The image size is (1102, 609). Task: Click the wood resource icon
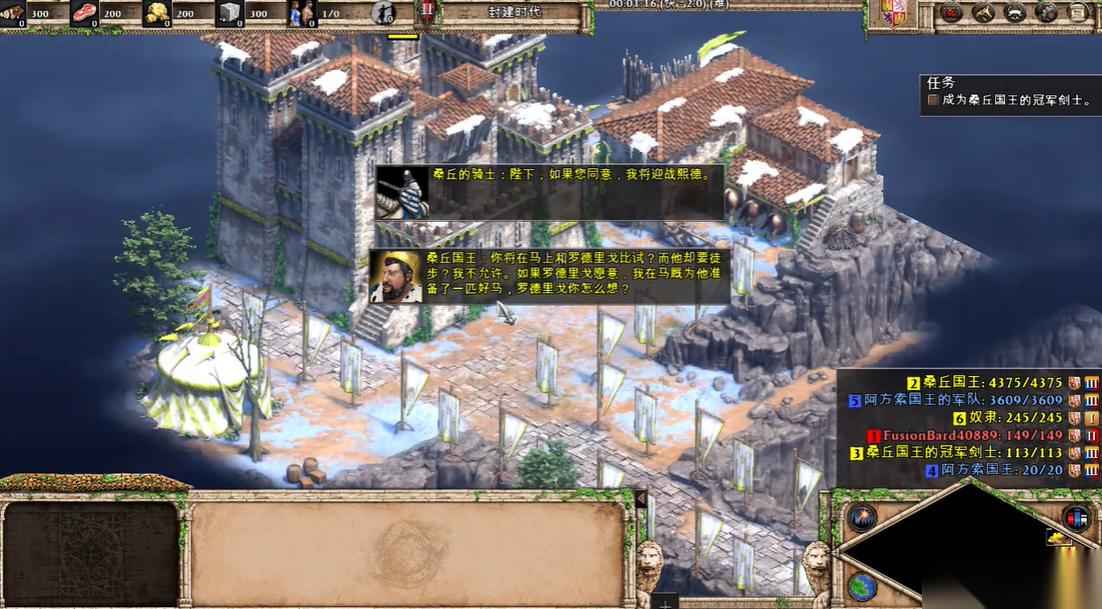click(x=13, y=13)
